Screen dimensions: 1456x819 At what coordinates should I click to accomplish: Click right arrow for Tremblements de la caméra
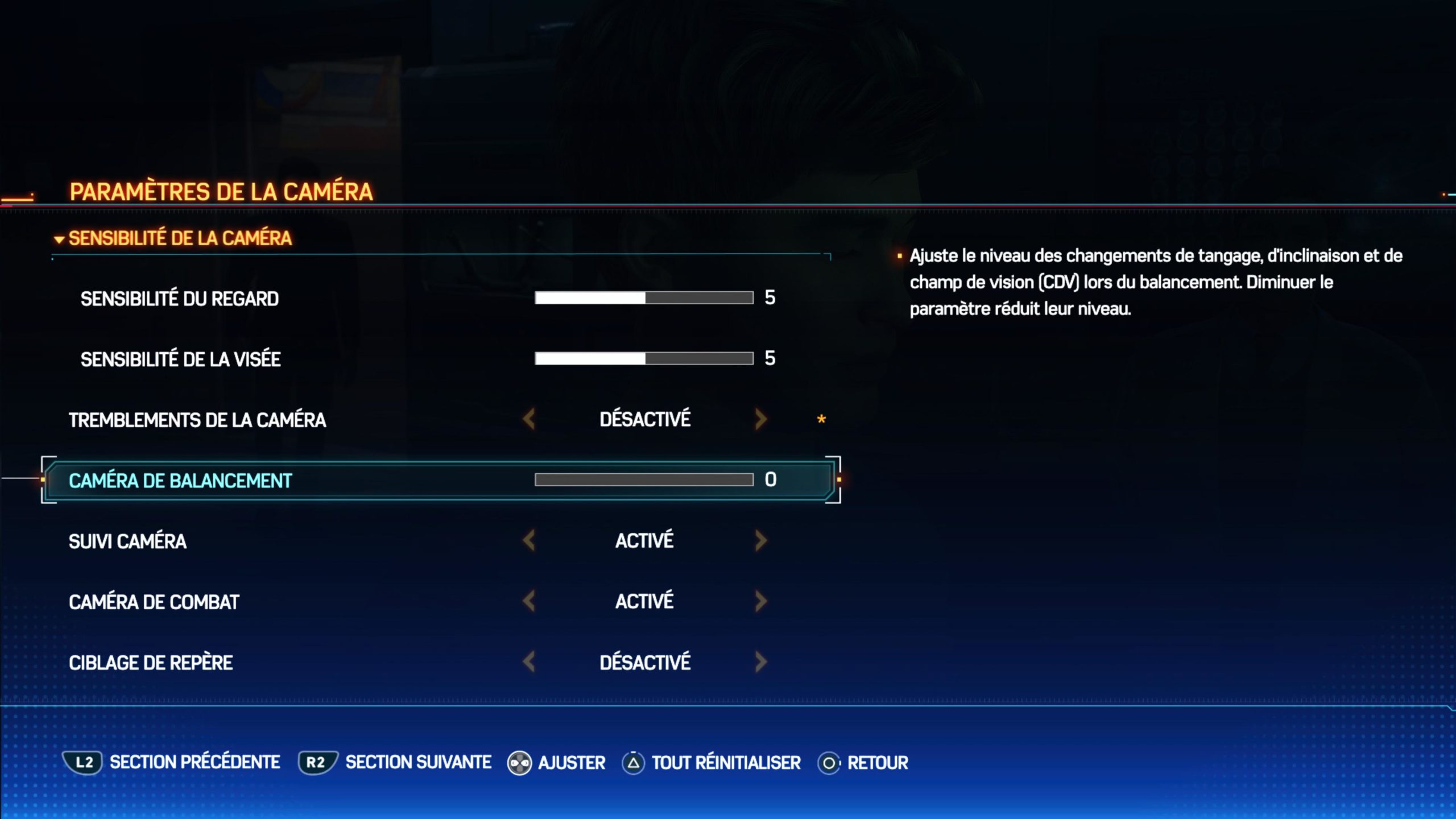click(761, 420)
